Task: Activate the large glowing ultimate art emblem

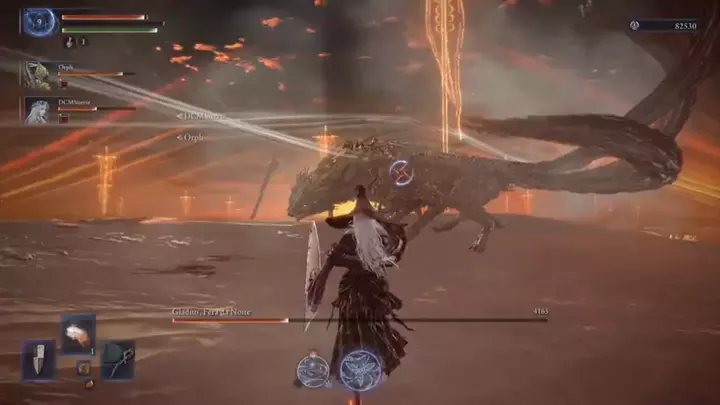Action: pos(360,368)
